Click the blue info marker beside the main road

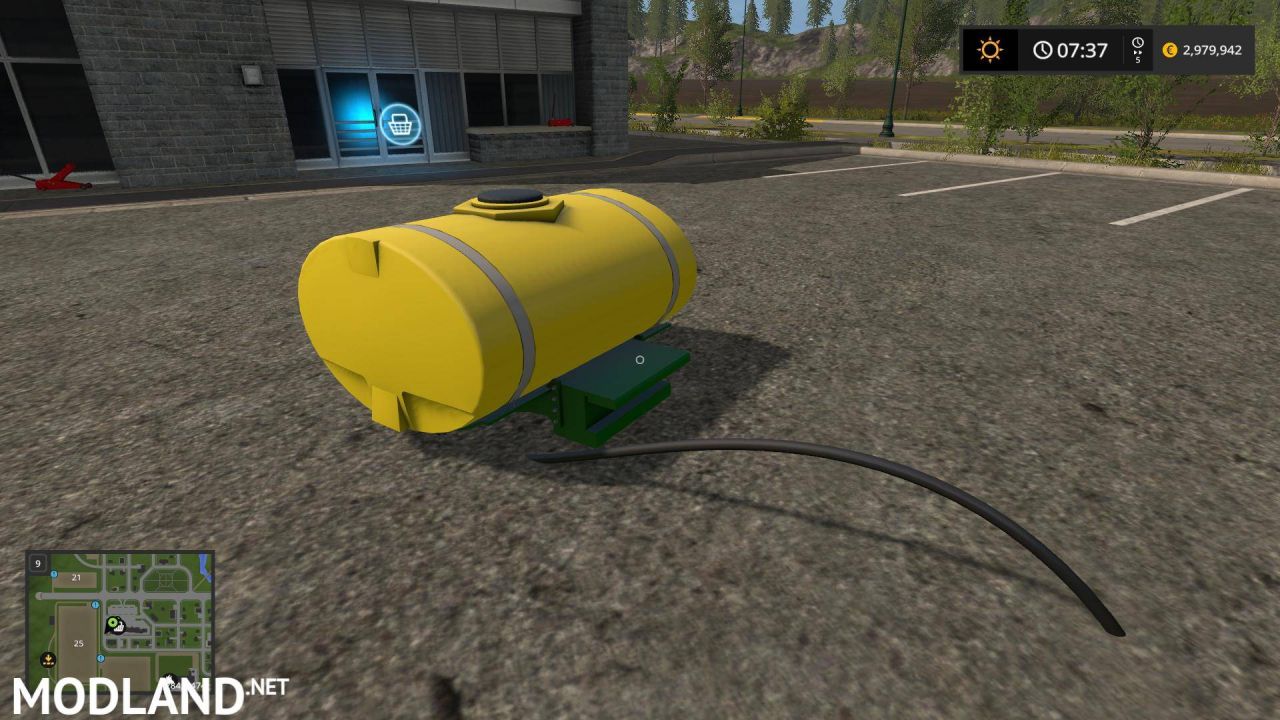[x=95, y=605]
